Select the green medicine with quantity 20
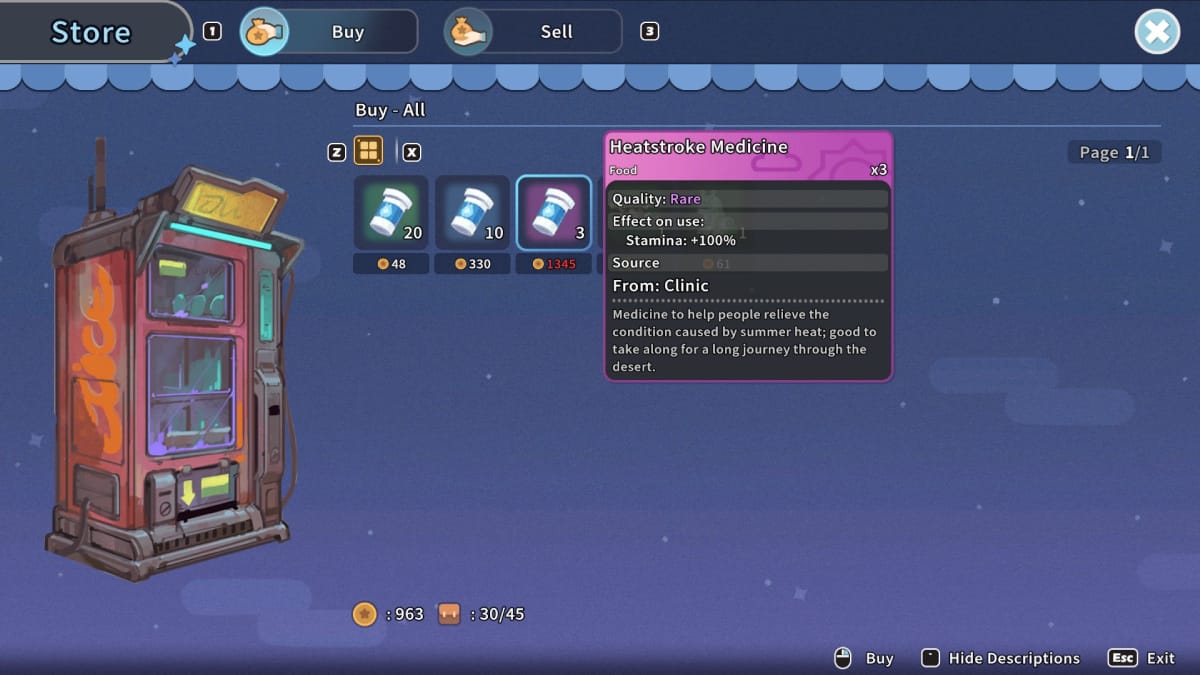Screen dimensions: 1200x675 pyautogui.click(x=391, y=212)
